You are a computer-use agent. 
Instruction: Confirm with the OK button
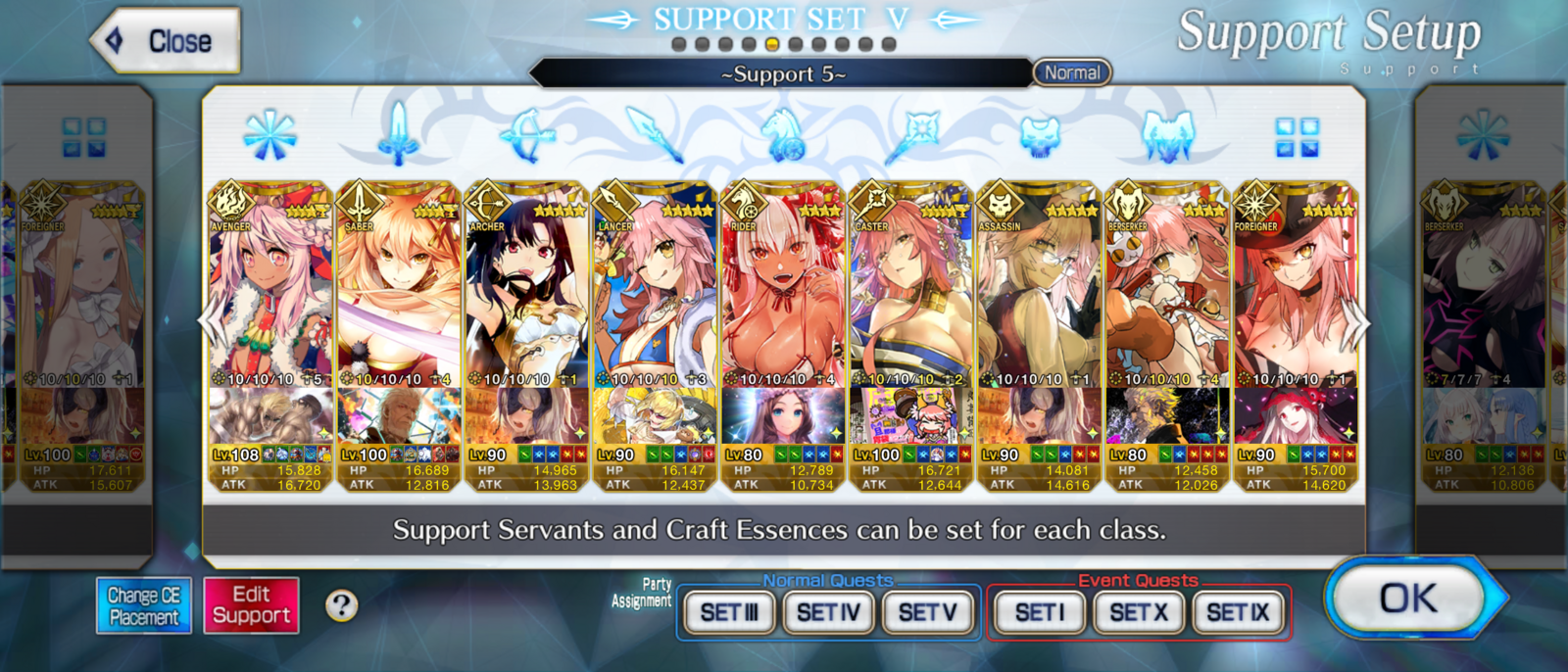pyautogui.click(x=1408, y=598)
